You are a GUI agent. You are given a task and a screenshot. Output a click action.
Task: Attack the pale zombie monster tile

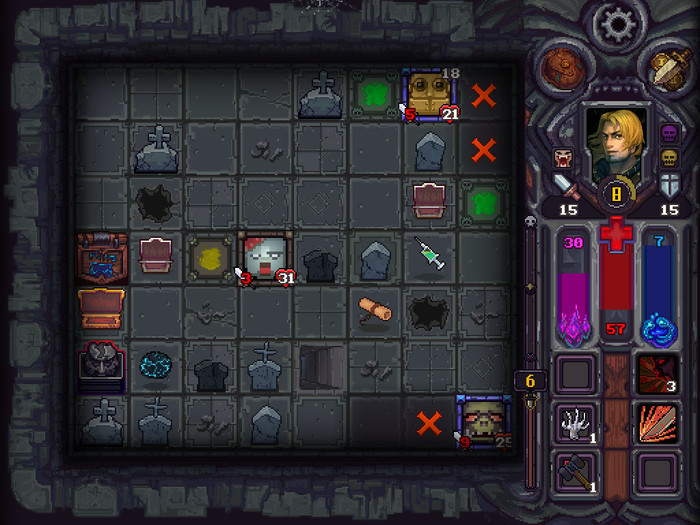pyautogui.click(x=264, y=258)
